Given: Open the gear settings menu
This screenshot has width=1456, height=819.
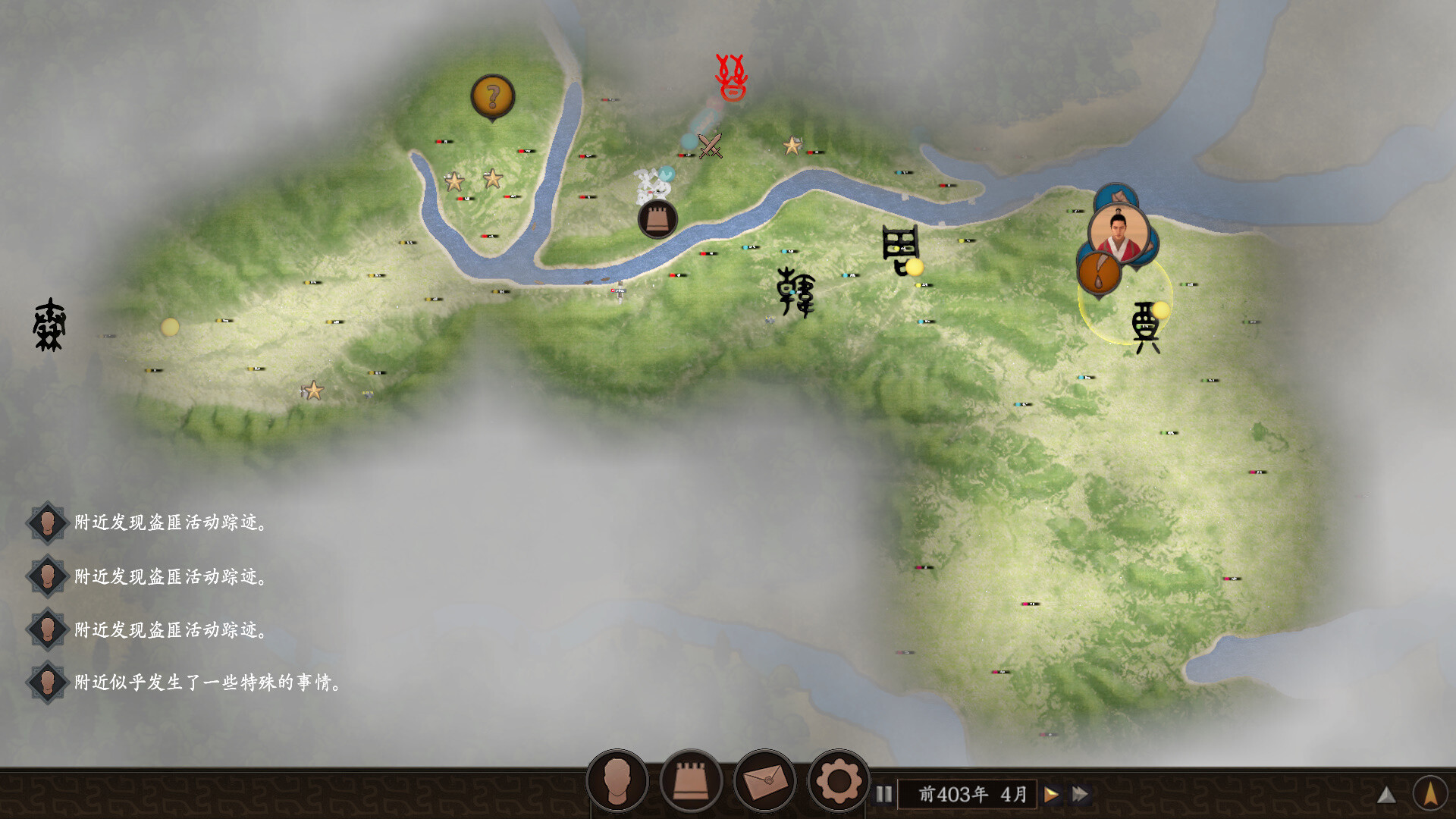Looking at the screenshot, I should [x=838, y=780].
